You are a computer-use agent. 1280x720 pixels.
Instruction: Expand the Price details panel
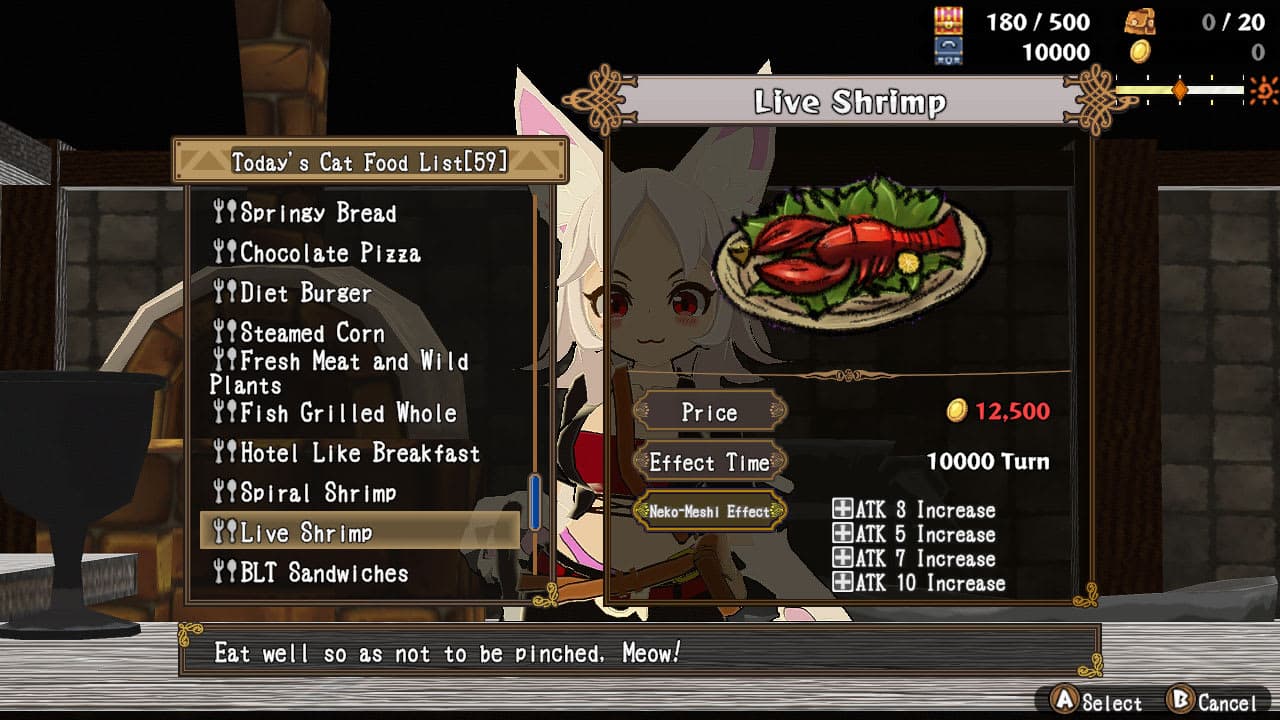tap(710, 411)
